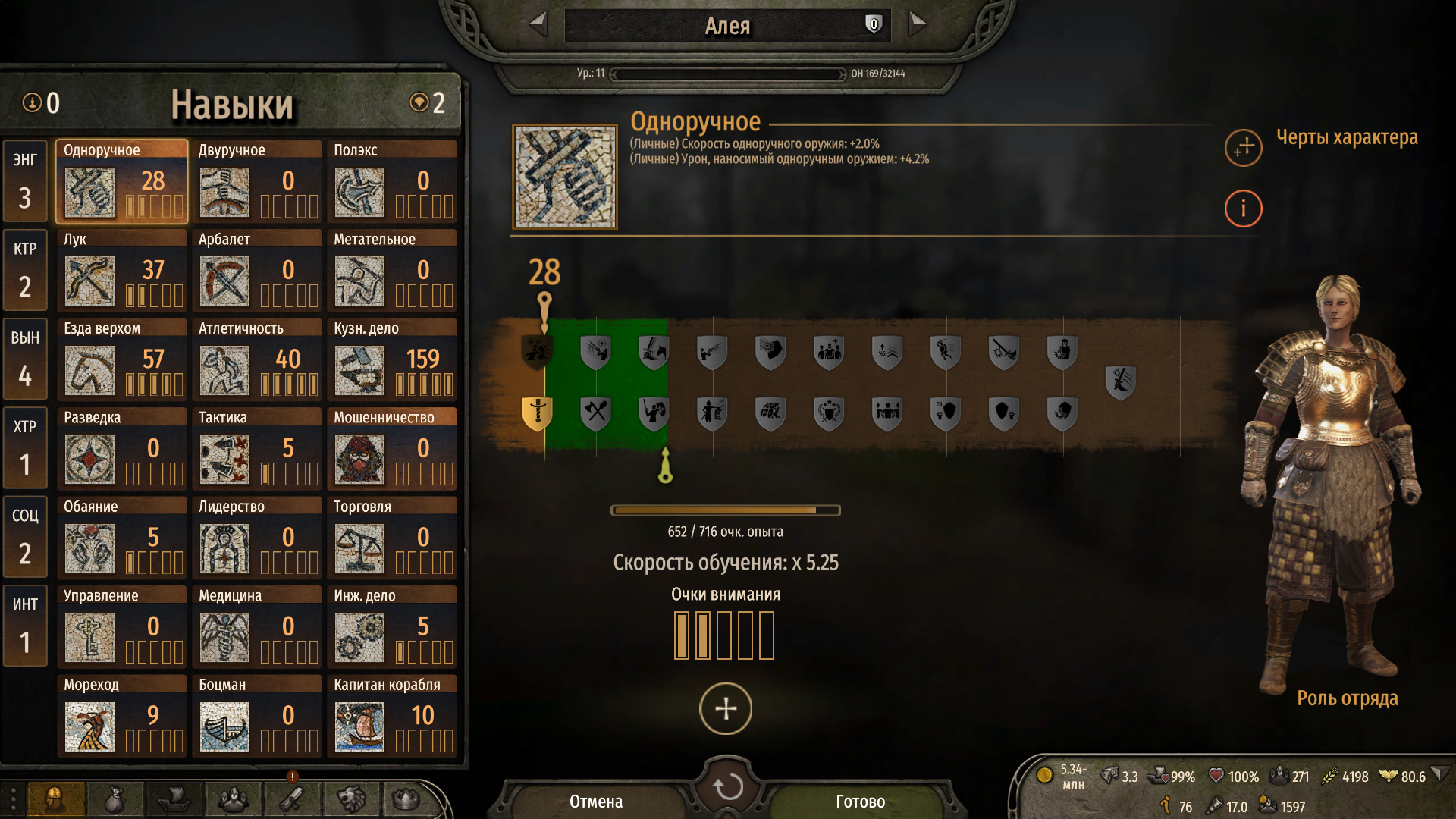Open the inventory bag tab
The height and width of the screenshot is (819, 1456).
click(115, 799)
